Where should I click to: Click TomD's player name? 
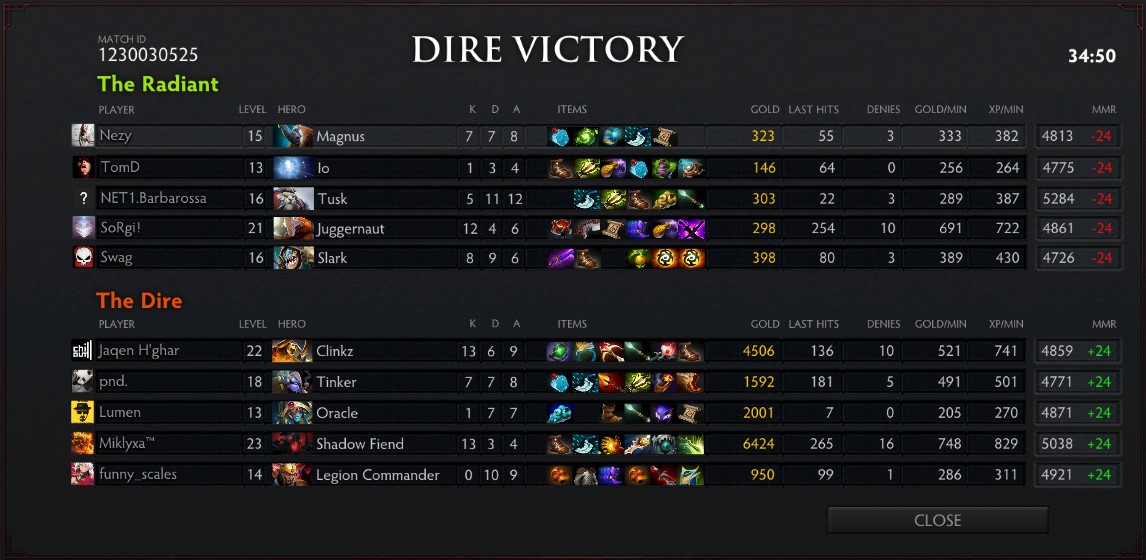(118, 167)
